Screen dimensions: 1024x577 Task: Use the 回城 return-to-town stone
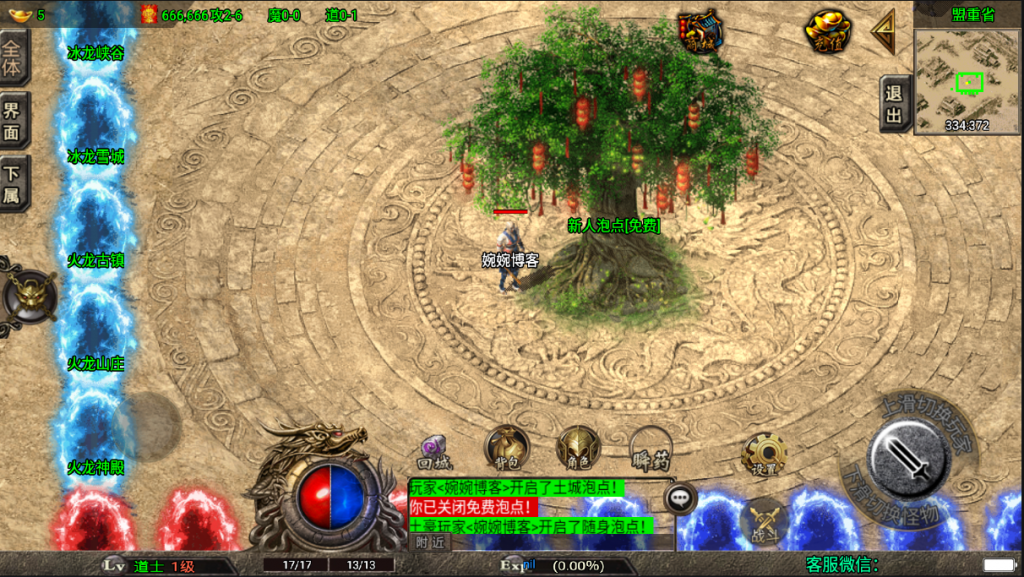435,451
